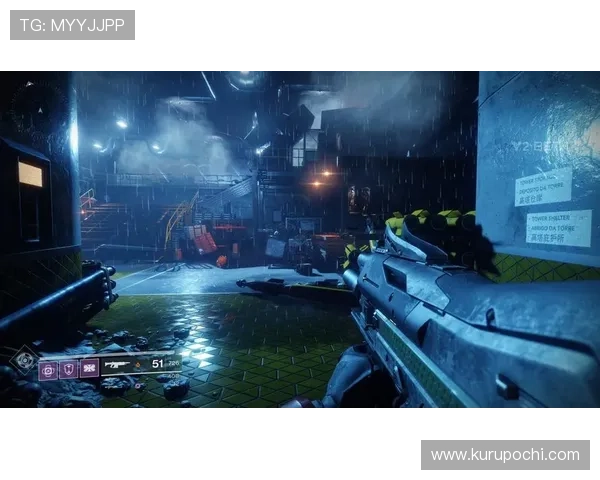
Task: Click the diamond-shaped super ability icon
Action: 22,361
